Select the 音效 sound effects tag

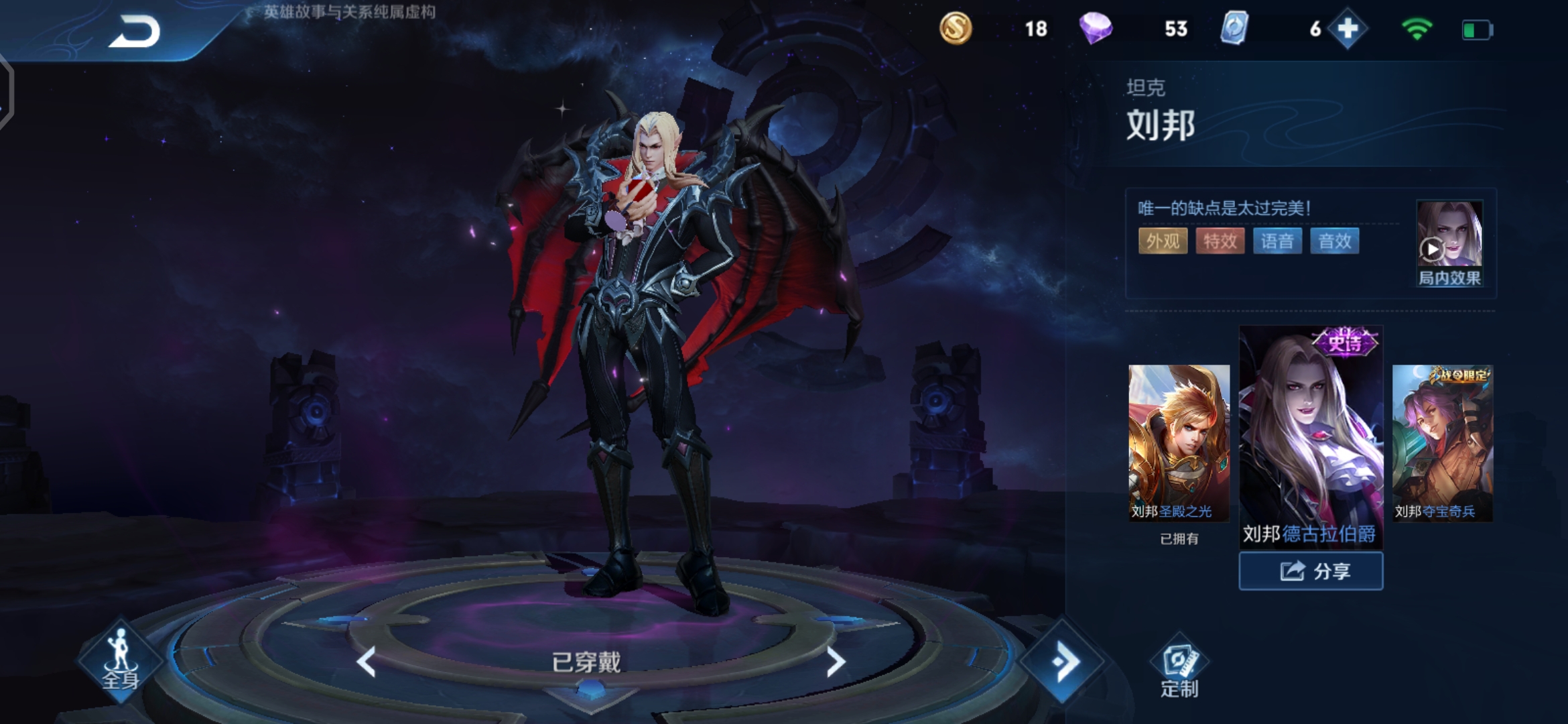1334,241
